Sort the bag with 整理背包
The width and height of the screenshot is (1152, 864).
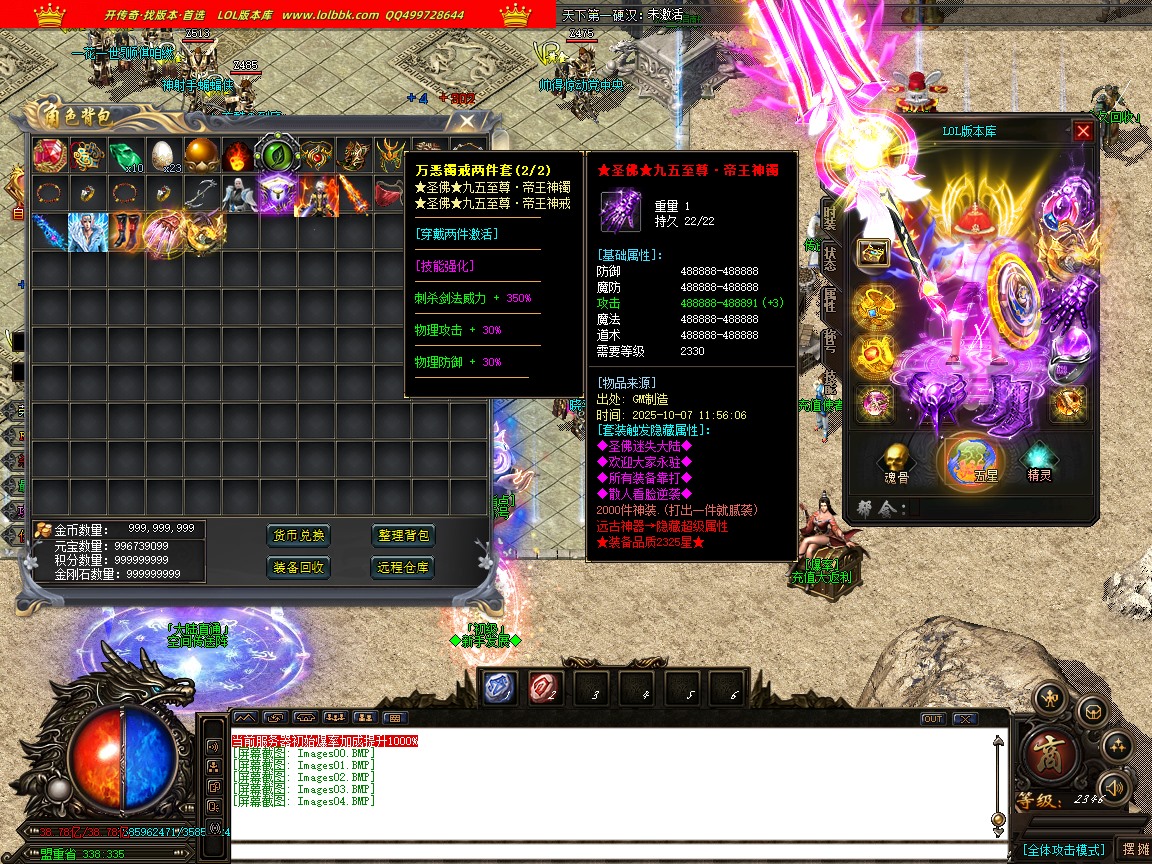[404, 536]
